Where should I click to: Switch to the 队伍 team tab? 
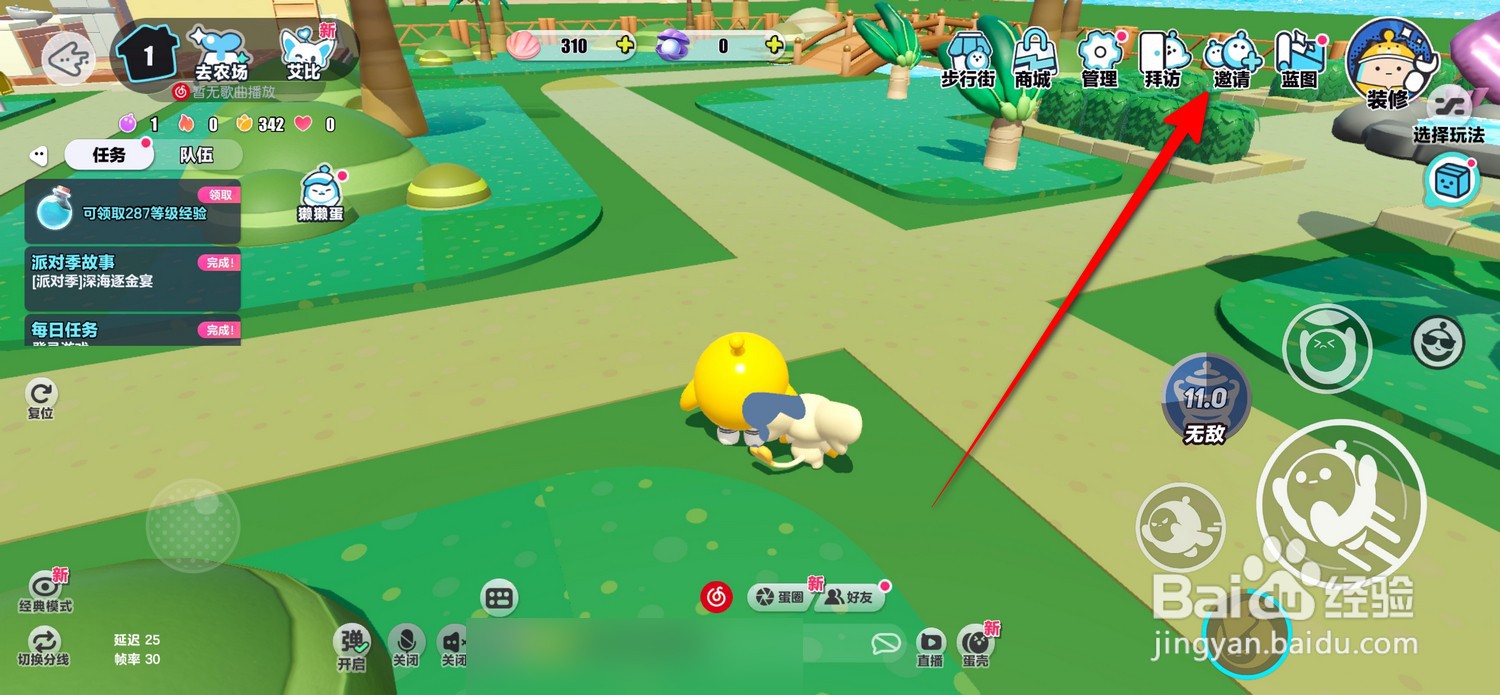coord(196,155)
